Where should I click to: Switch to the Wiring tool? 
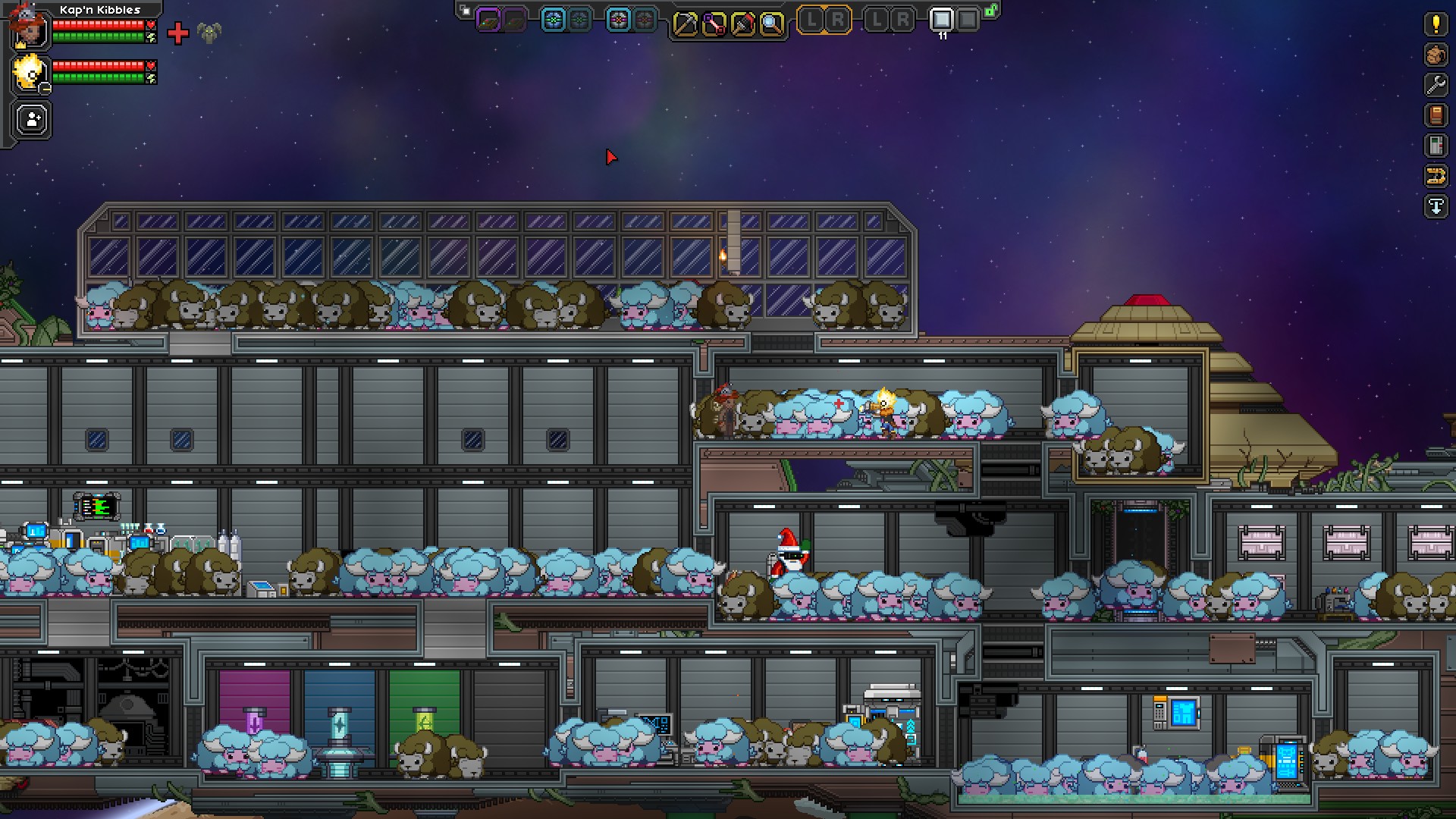(715, 23)
